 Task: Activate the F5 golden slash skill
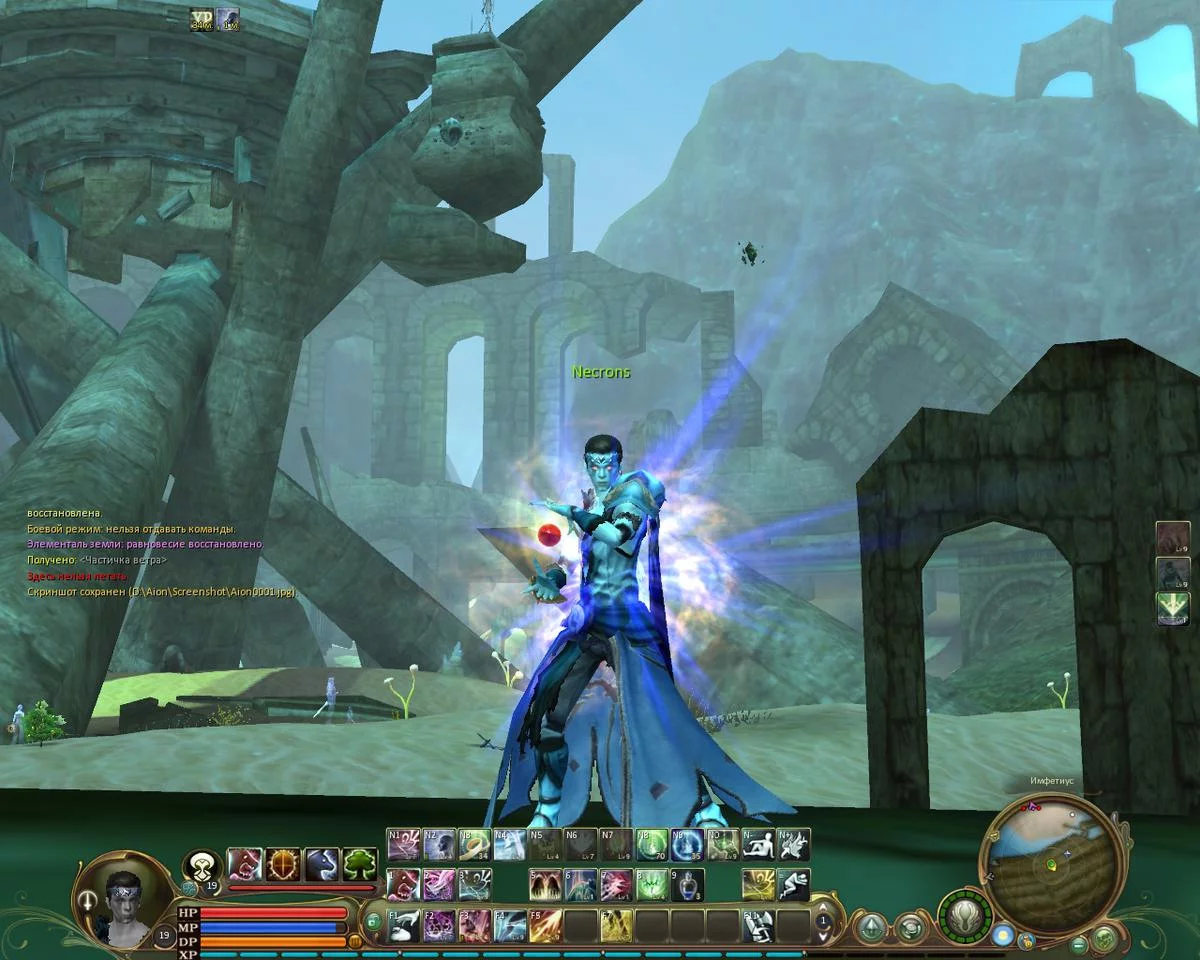coord(545,925)
